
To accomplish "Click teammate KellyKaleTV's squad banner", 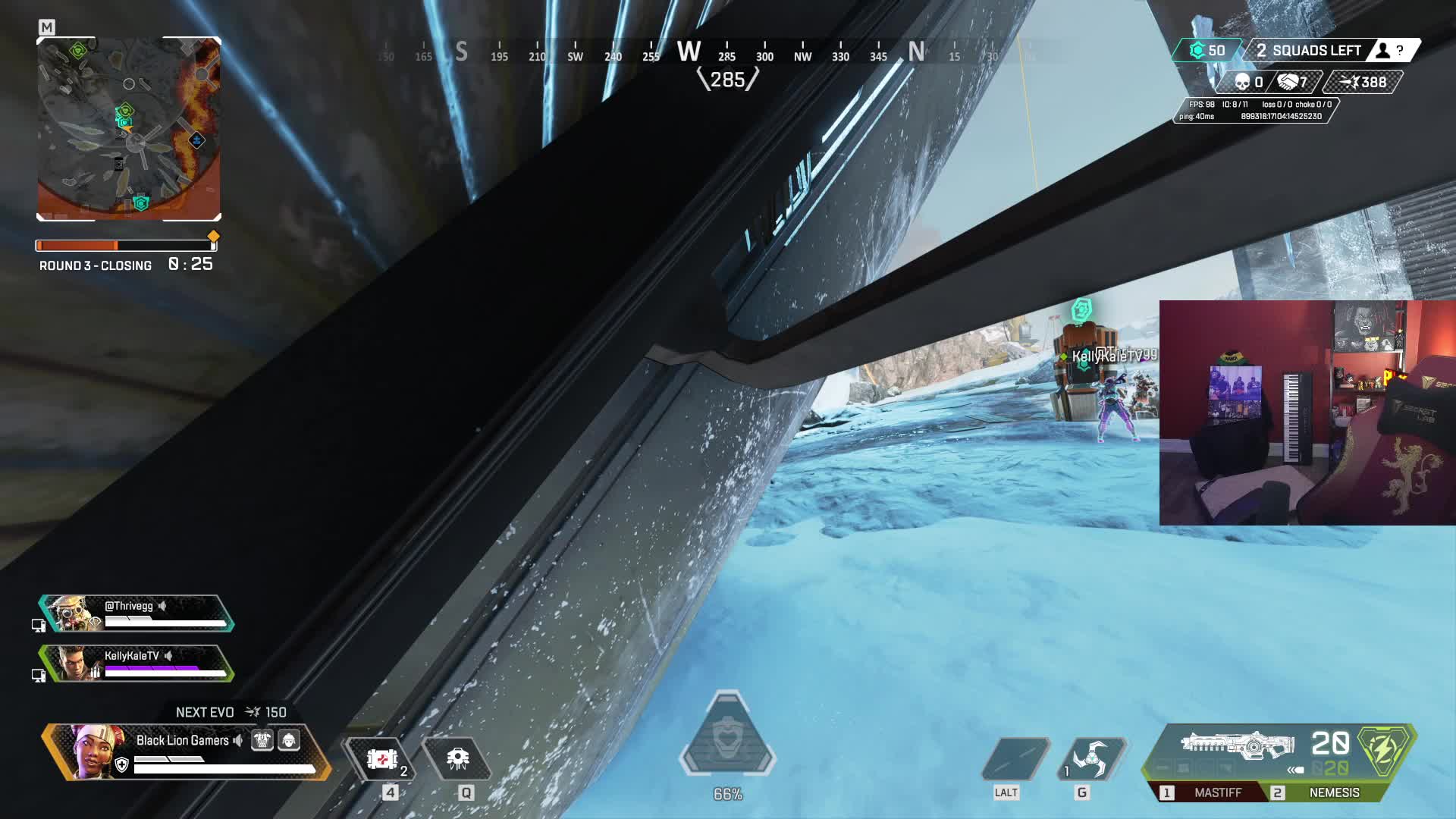I will click(x=136, y=664).
